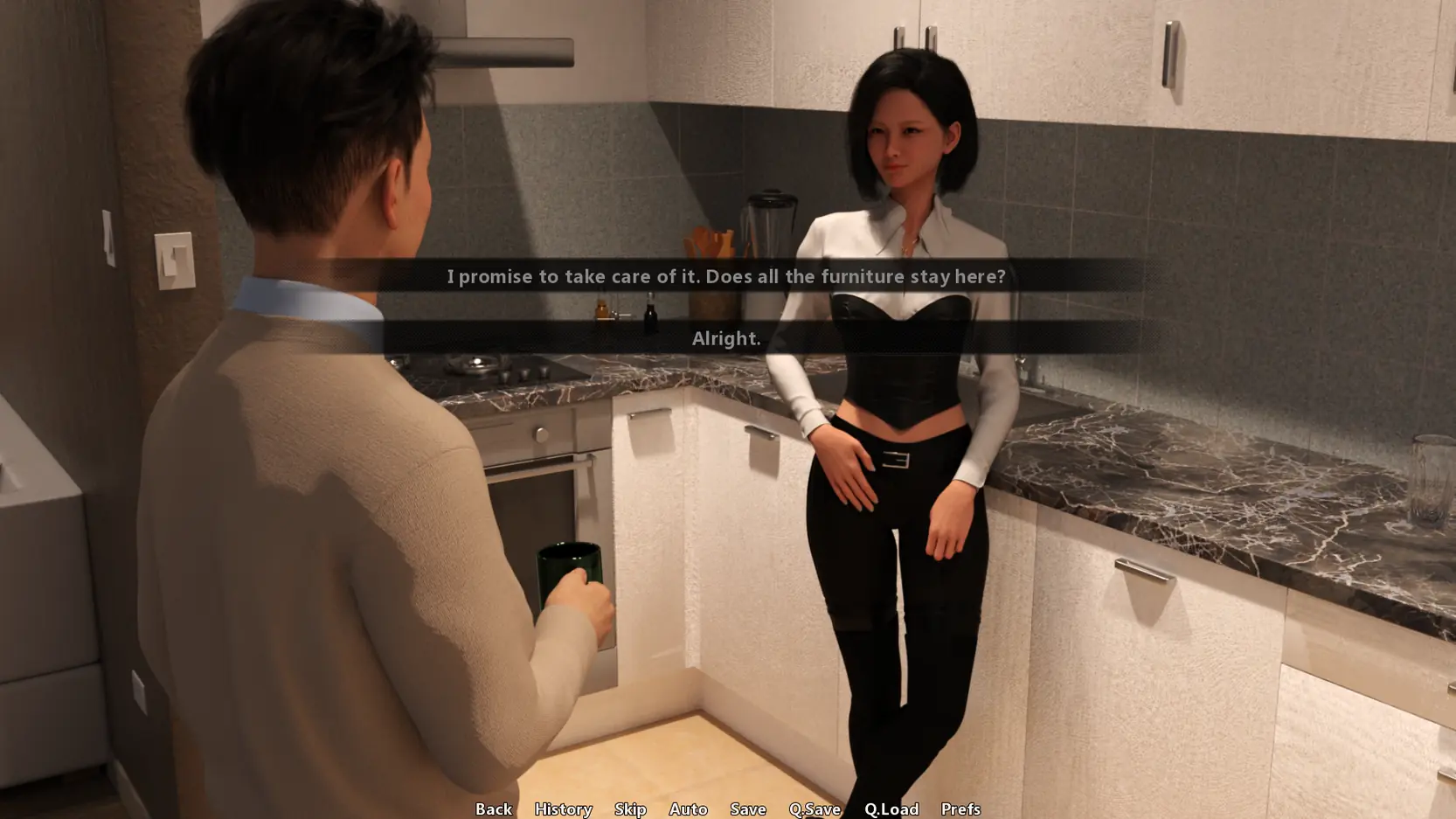
Task: Toggle Auto advance
Action: pos(688,809)
